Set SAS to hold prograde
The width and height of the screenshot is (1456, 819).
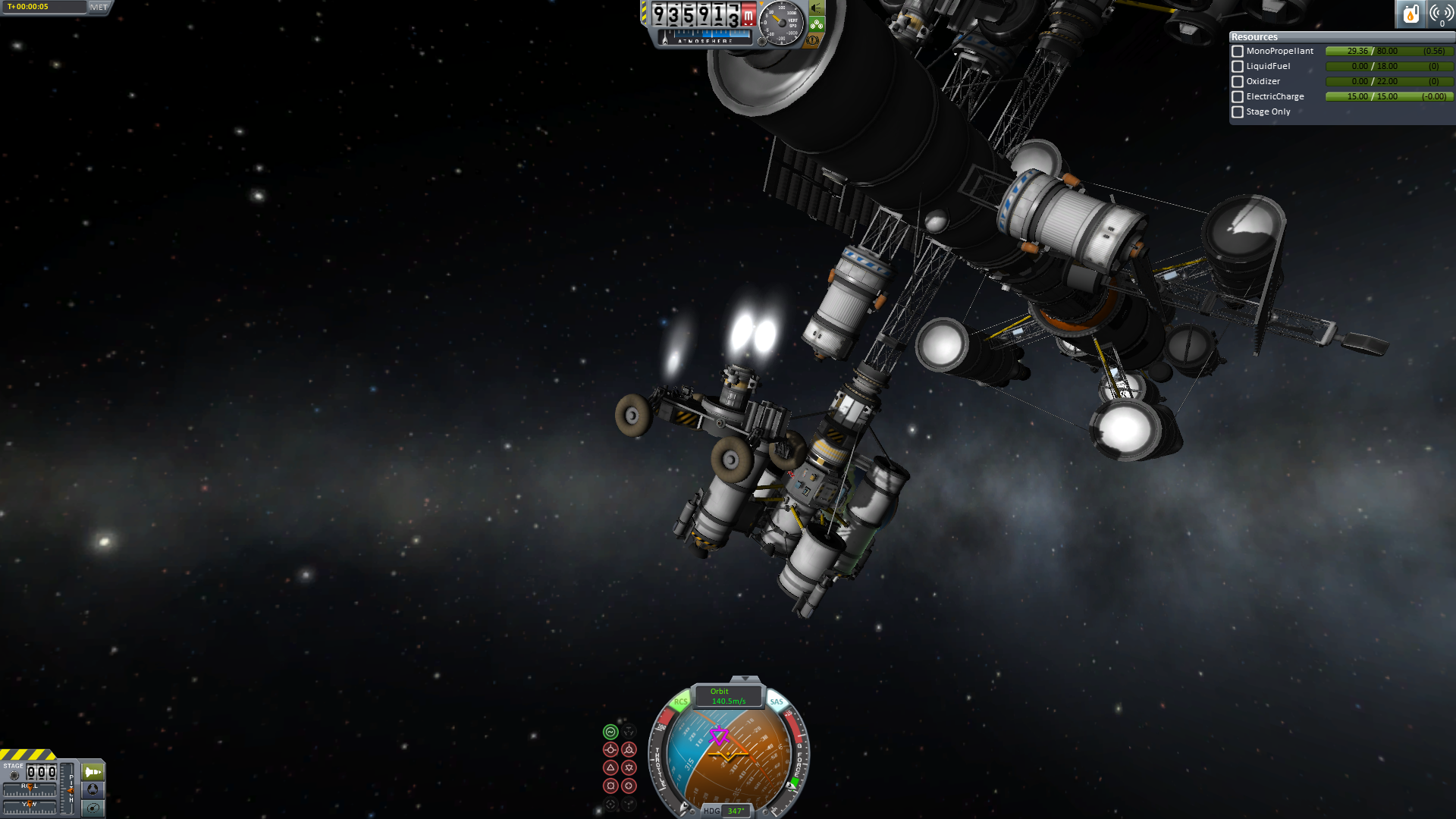click(x=610, y=750)
